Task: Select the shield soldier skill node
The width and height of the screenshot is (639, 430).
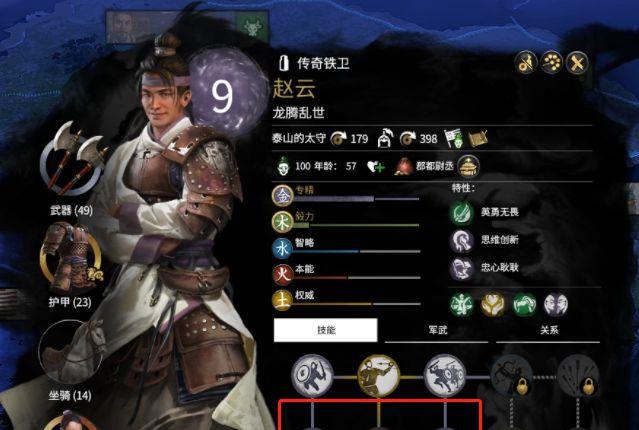Action: pyautogui.click(x=309, y=375)
